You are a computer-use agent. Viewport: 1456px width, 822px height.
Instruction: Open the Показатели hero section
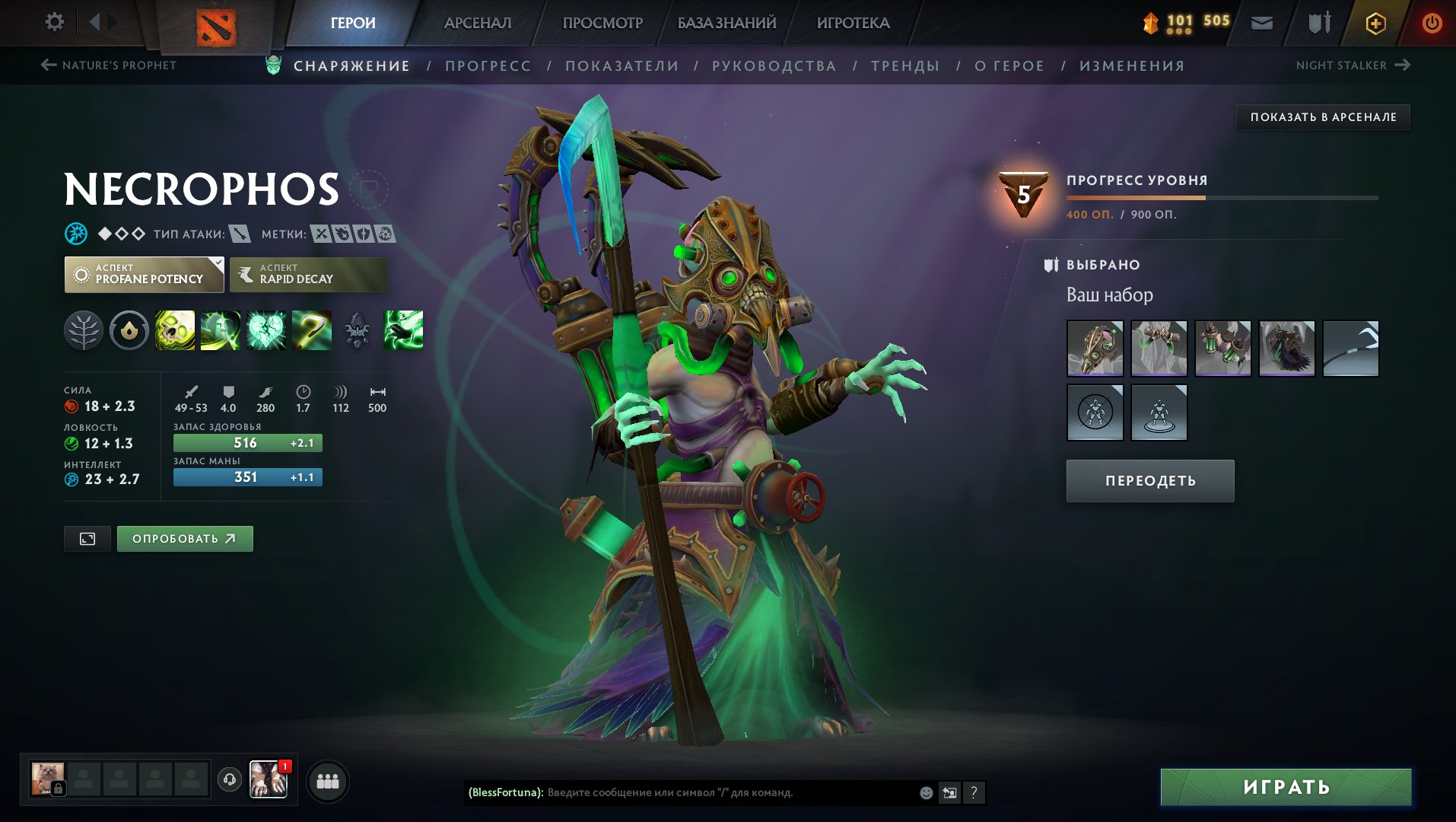[622, 66]
